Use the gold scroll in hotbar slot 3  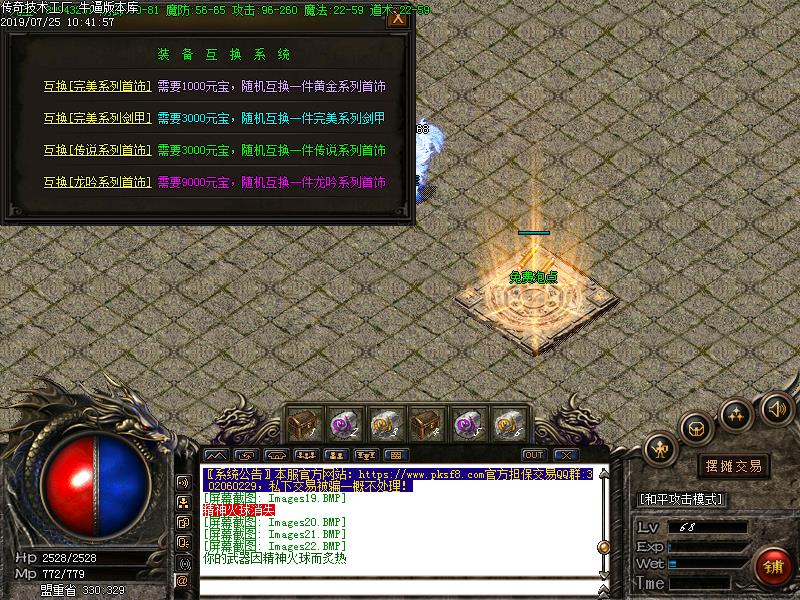click(x=386, y=425)
